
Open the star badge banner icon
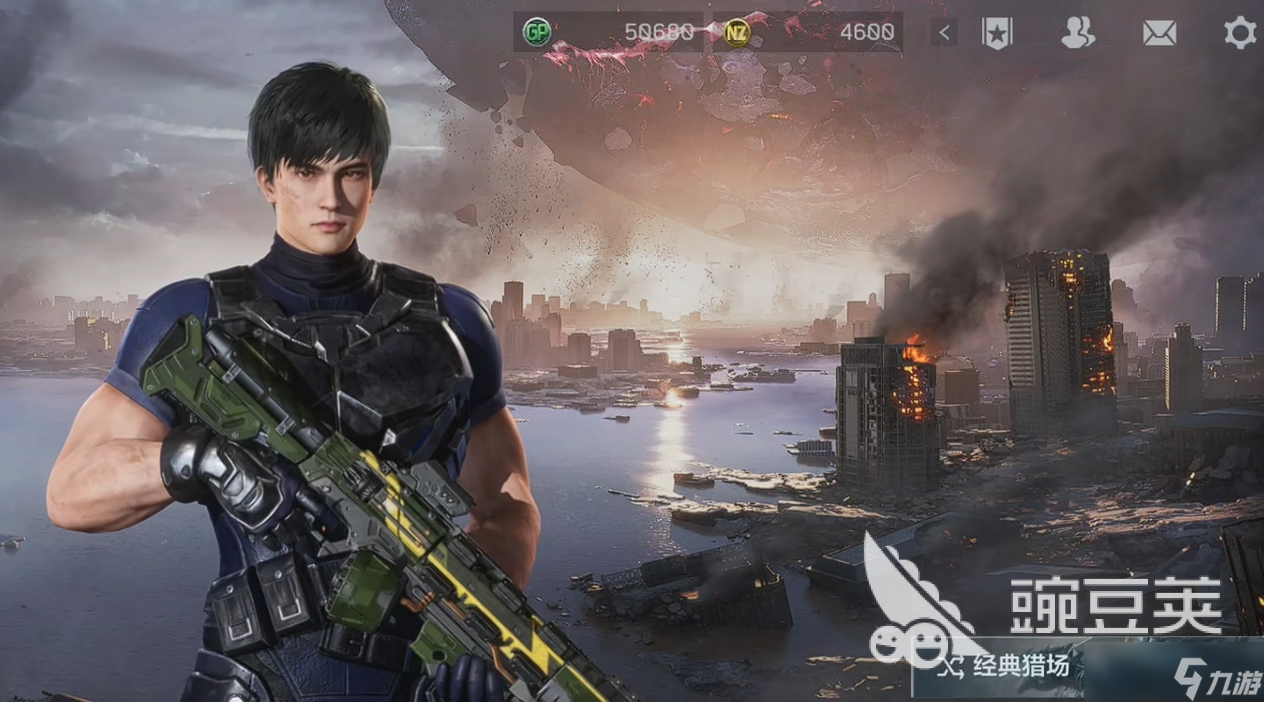996,33
